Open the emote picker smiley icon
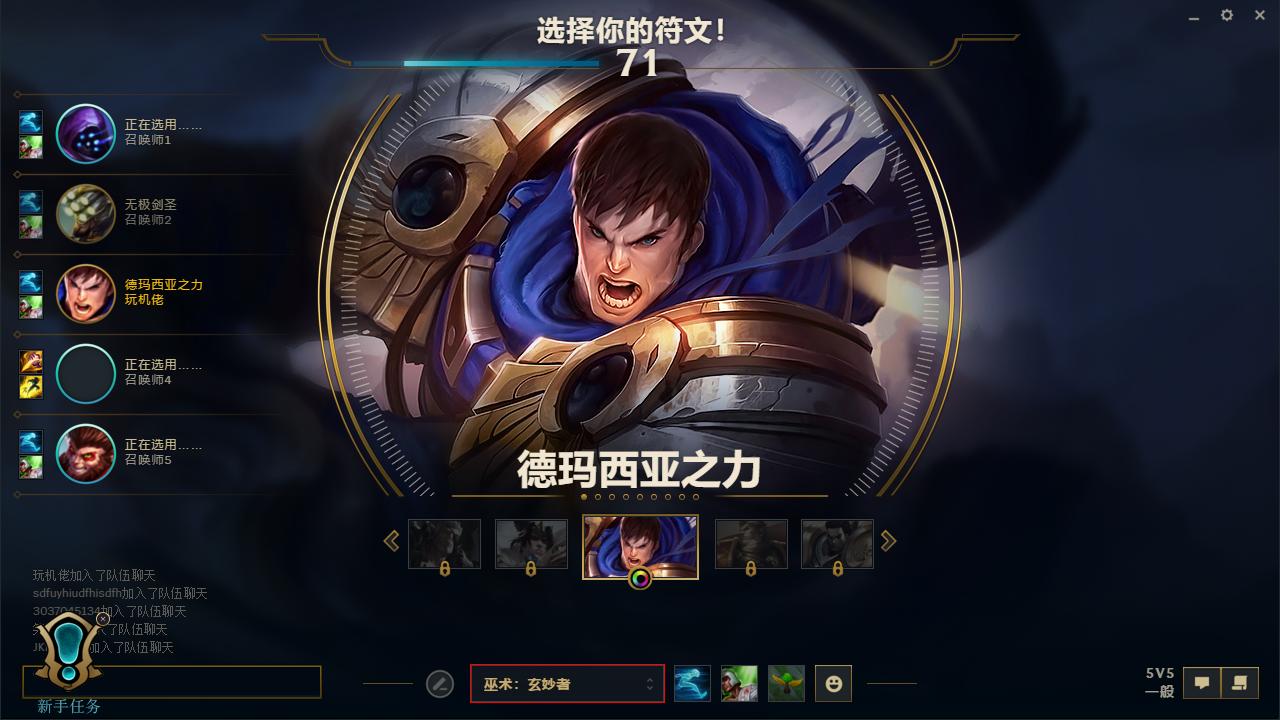The image size is (1280, 720). pos(833,683)
